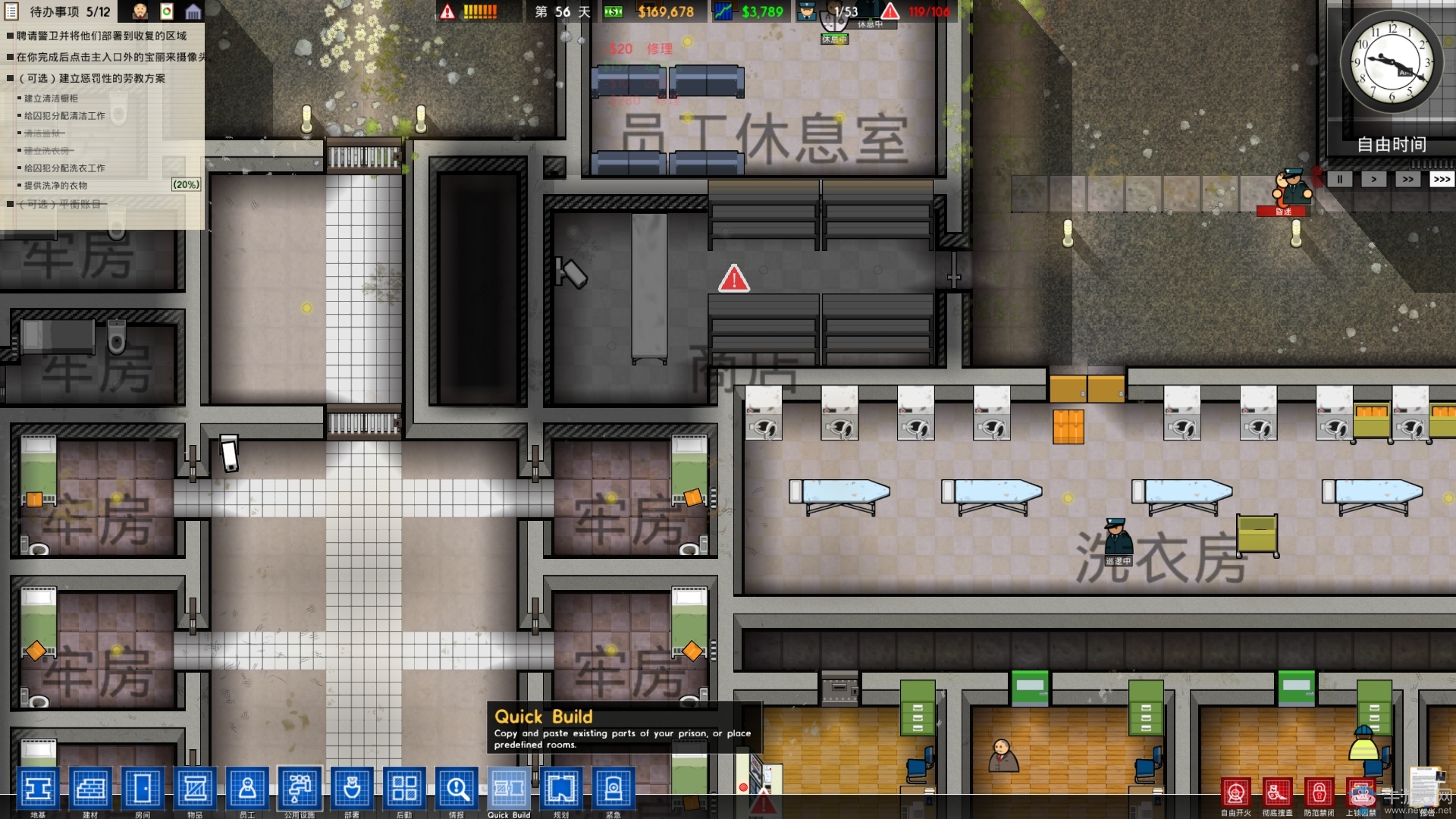The width and height of the screenshot is (1456, 819).
Task: Open the 待办事项 todo list icon
Action: point(11,11)
